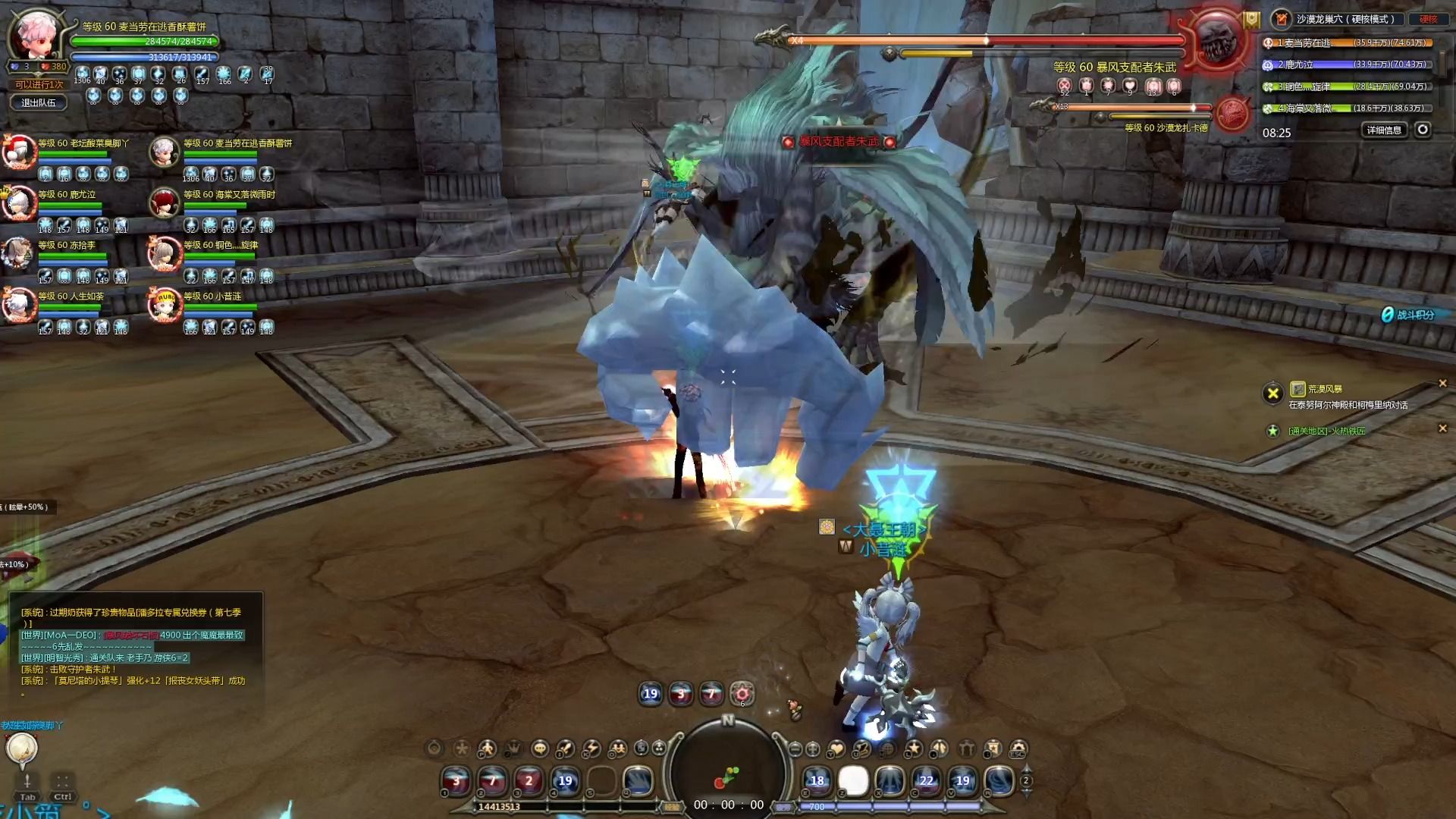This screenshot has height=819, width=1456.
Task: Open the system settings gear icon
Action: (1018, 749)
